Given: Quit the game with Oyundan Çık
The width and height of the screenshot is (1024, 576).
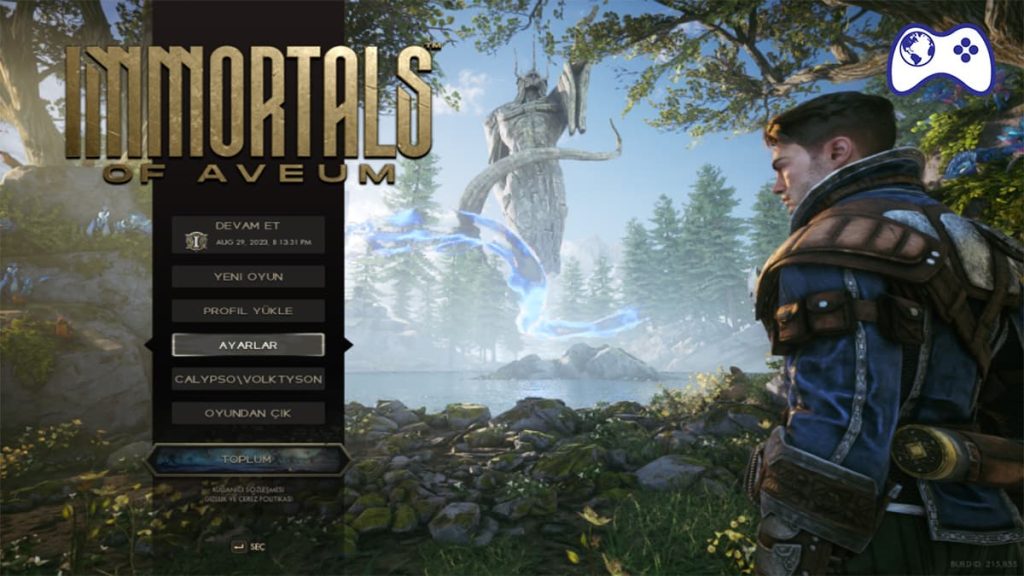Looking at the screenshot, I should coord(248,413).
